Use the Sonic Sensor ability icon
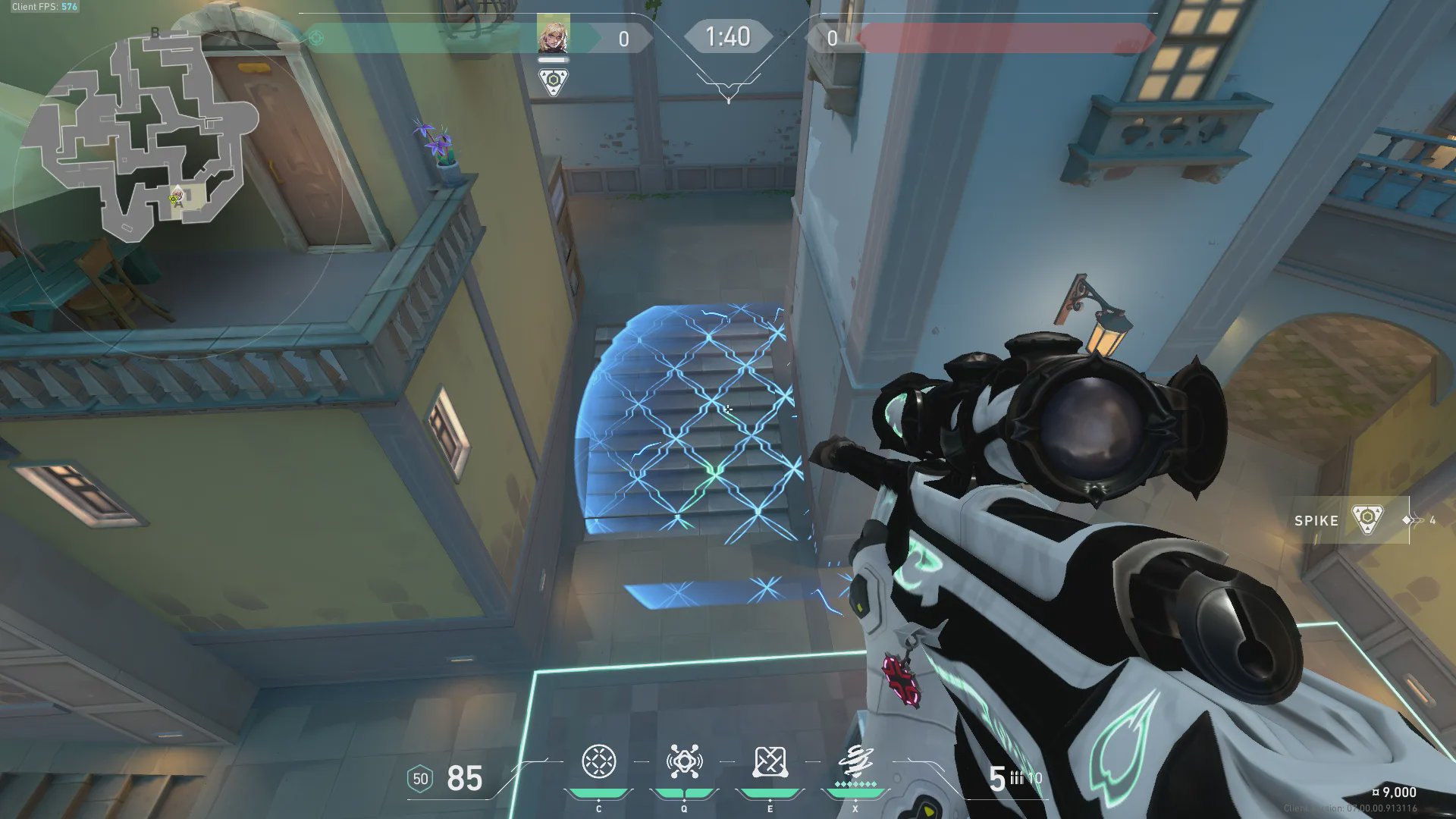 pyautogui.click(x=684, y=762)
